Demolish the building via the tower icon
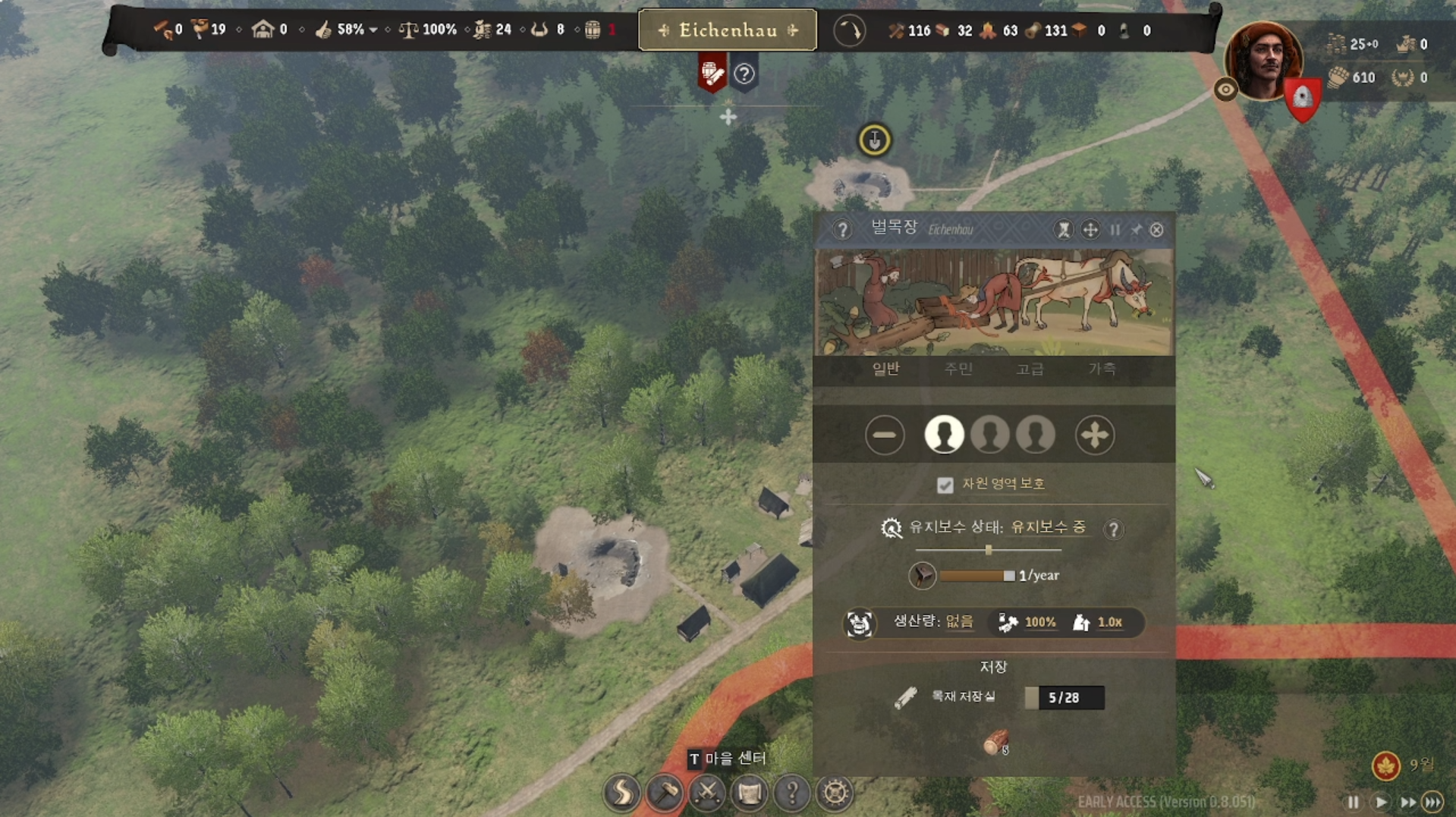Screen dimensions: 1456x817 (1064, 230)
